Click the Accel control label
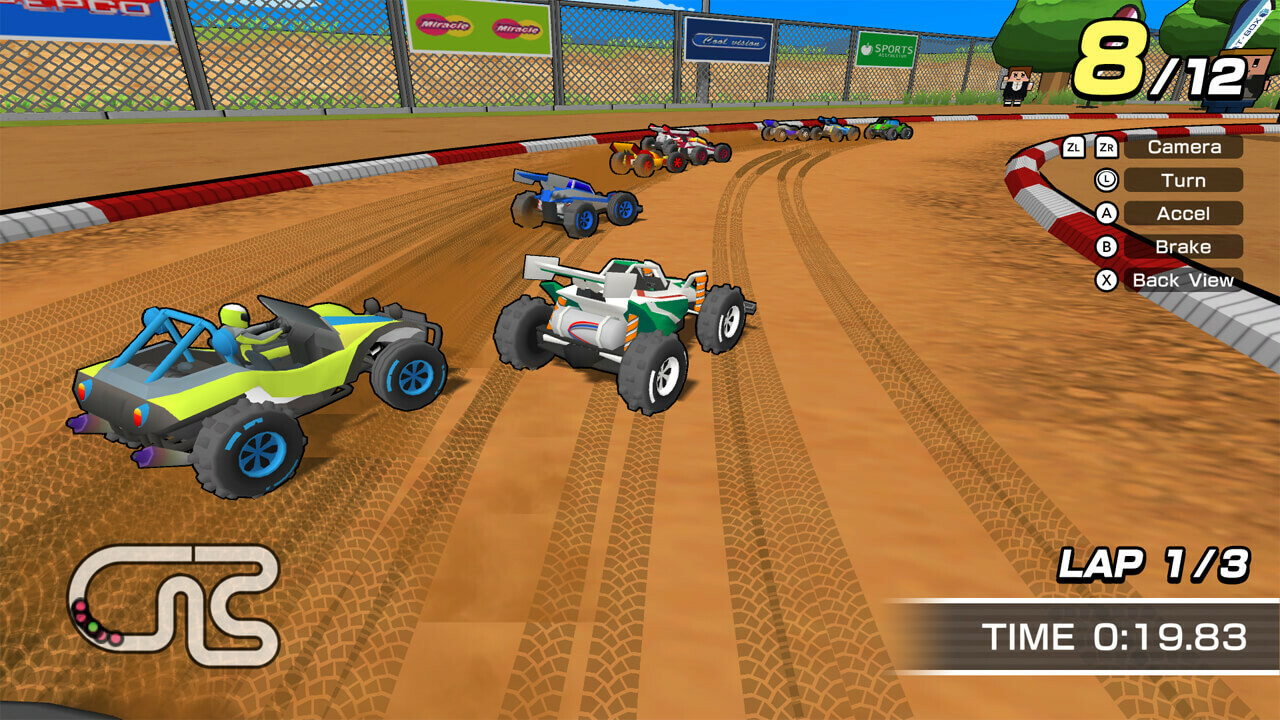1280x720 pixels. click(x=1182, y=213)
